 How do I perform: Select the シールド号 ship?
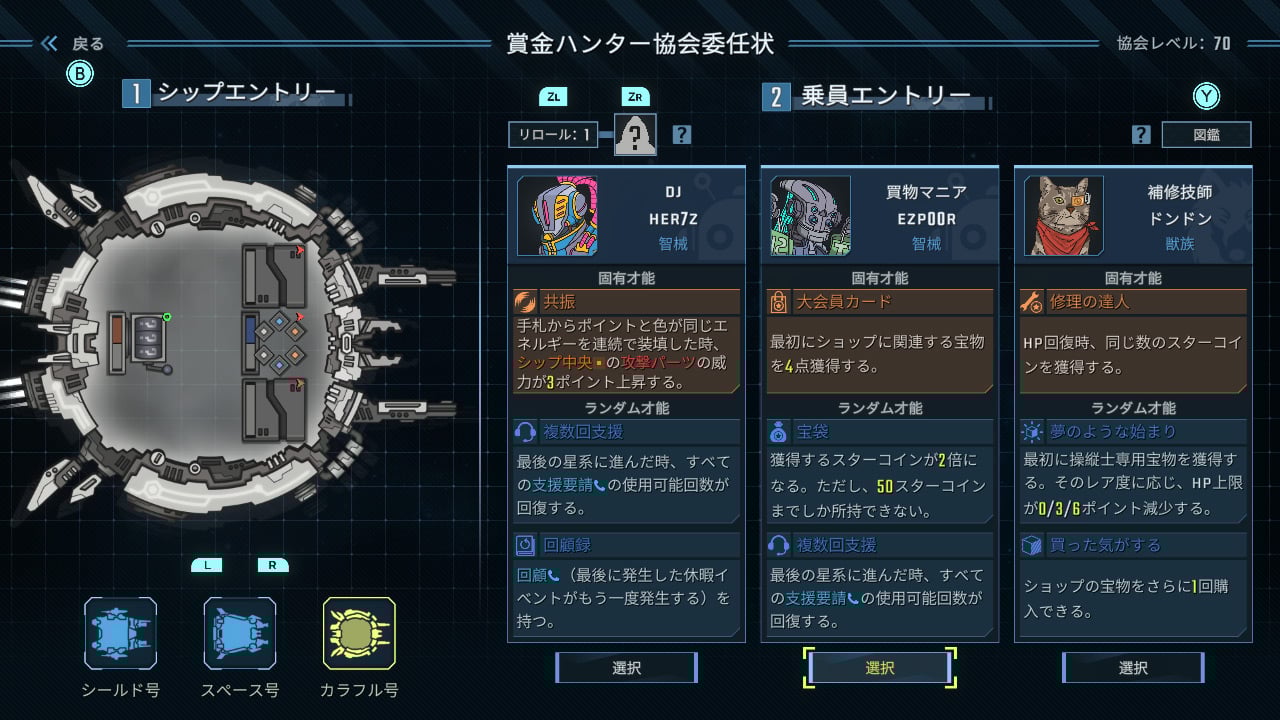[120, 633]
